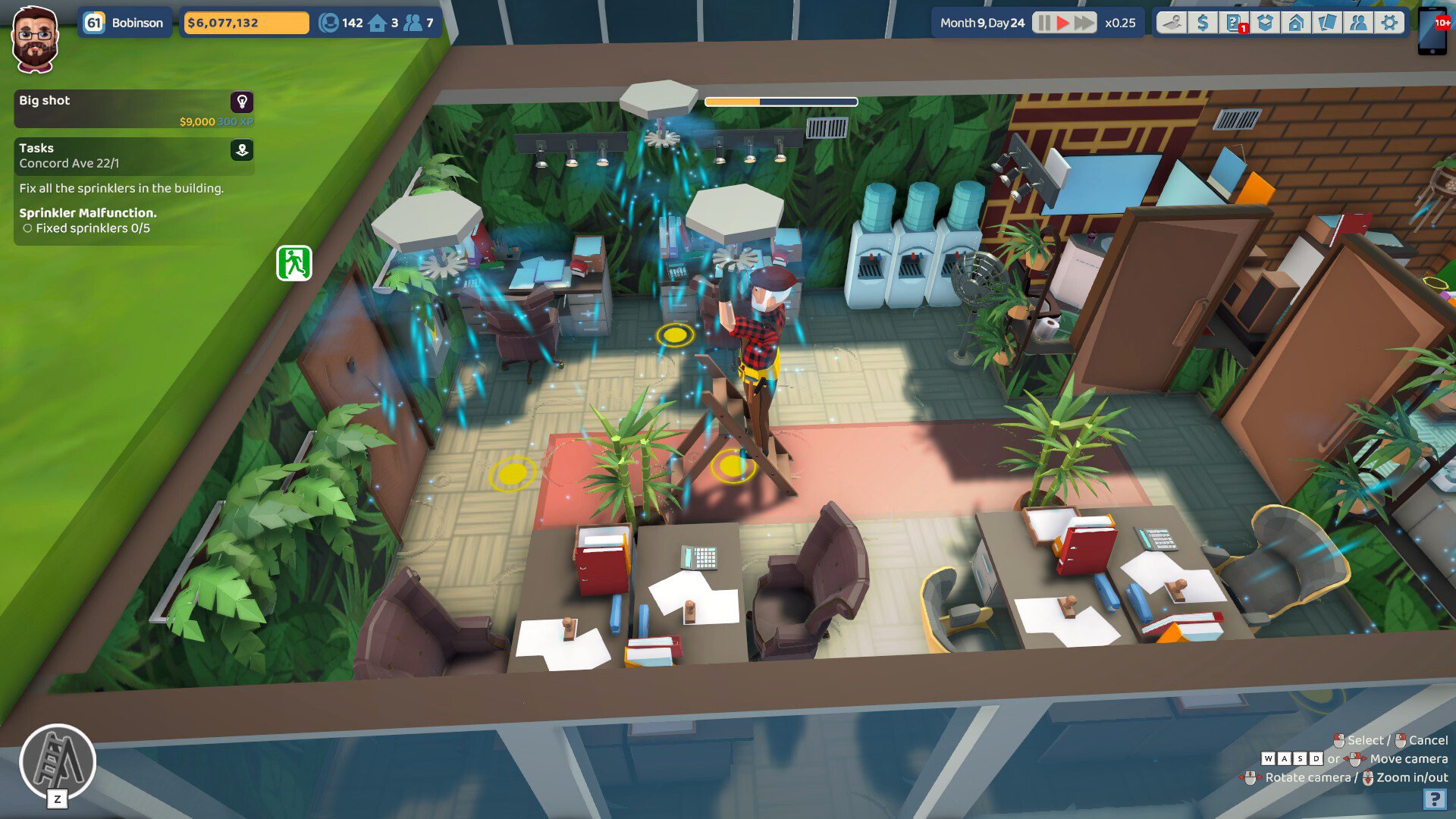Click the map pin icon on Tasks
Image resolution: width=1456 pixels, height=819 pixels.
tap(242, 149)
